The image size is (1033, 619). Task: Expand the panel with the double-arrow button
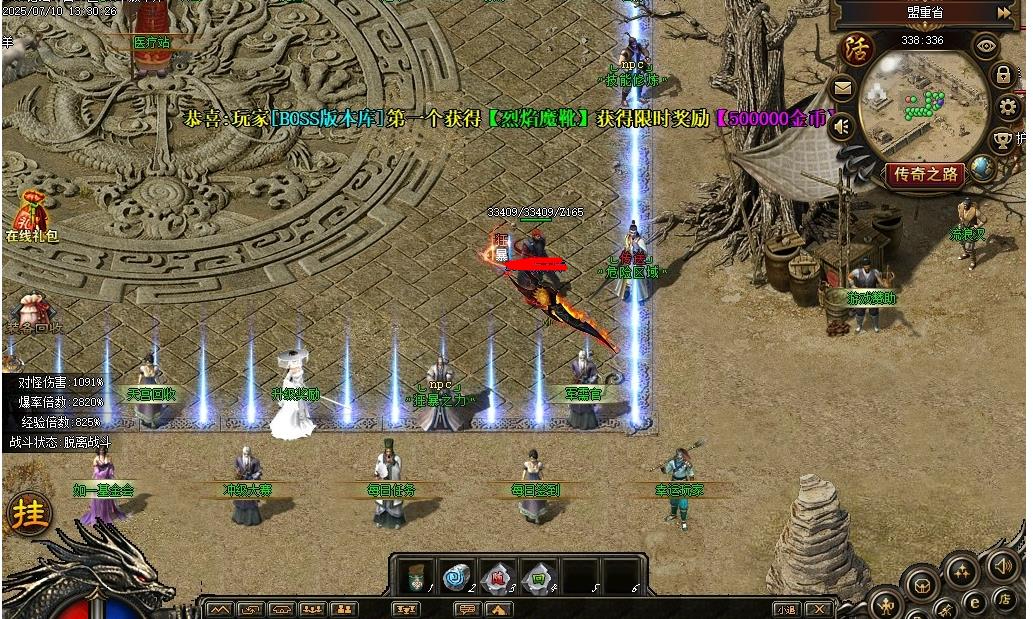(1004, 12)
